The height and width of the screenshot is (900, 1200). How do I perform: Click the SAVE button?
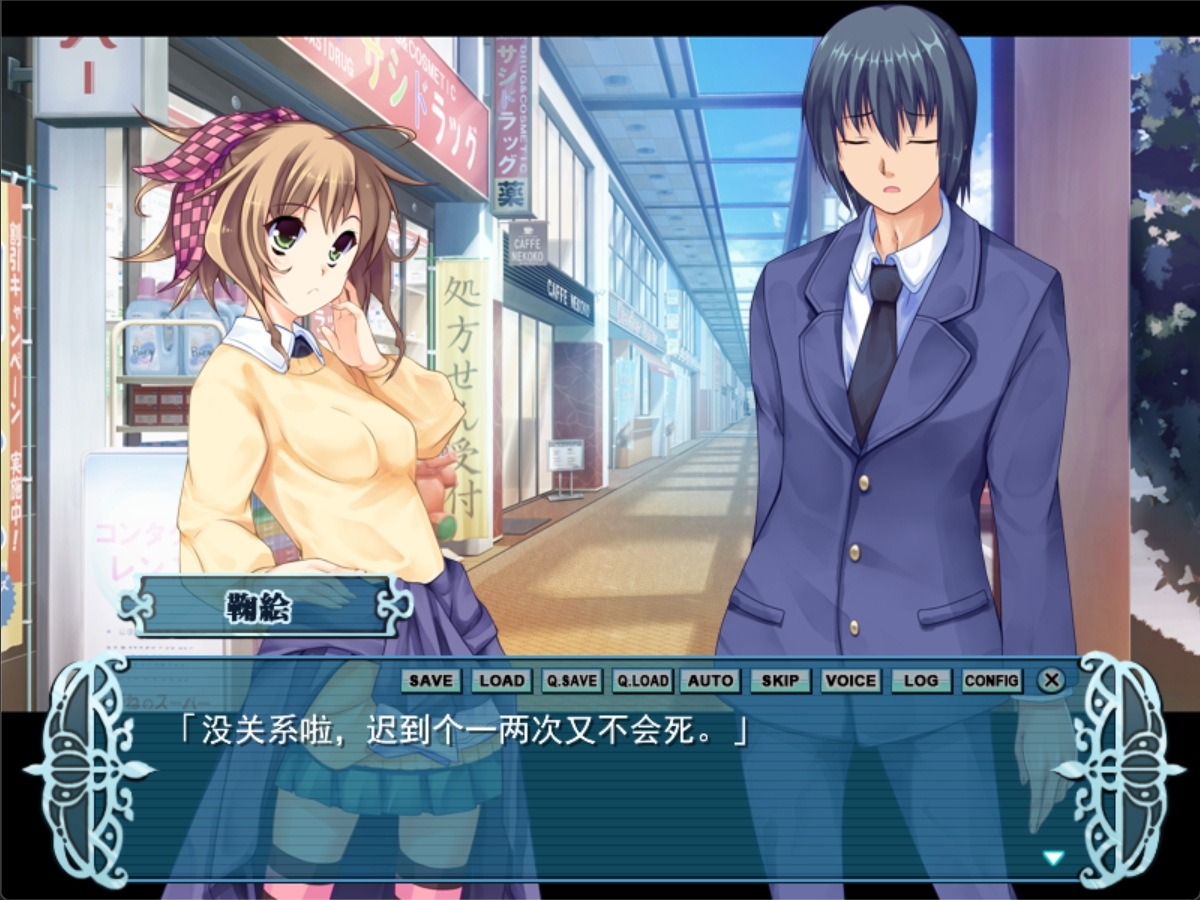point(431,681)
